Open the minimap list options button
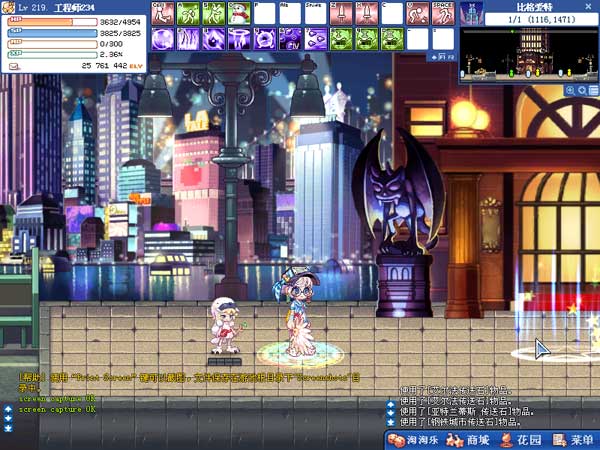600x450 pixels. click(x=593, y=91)
